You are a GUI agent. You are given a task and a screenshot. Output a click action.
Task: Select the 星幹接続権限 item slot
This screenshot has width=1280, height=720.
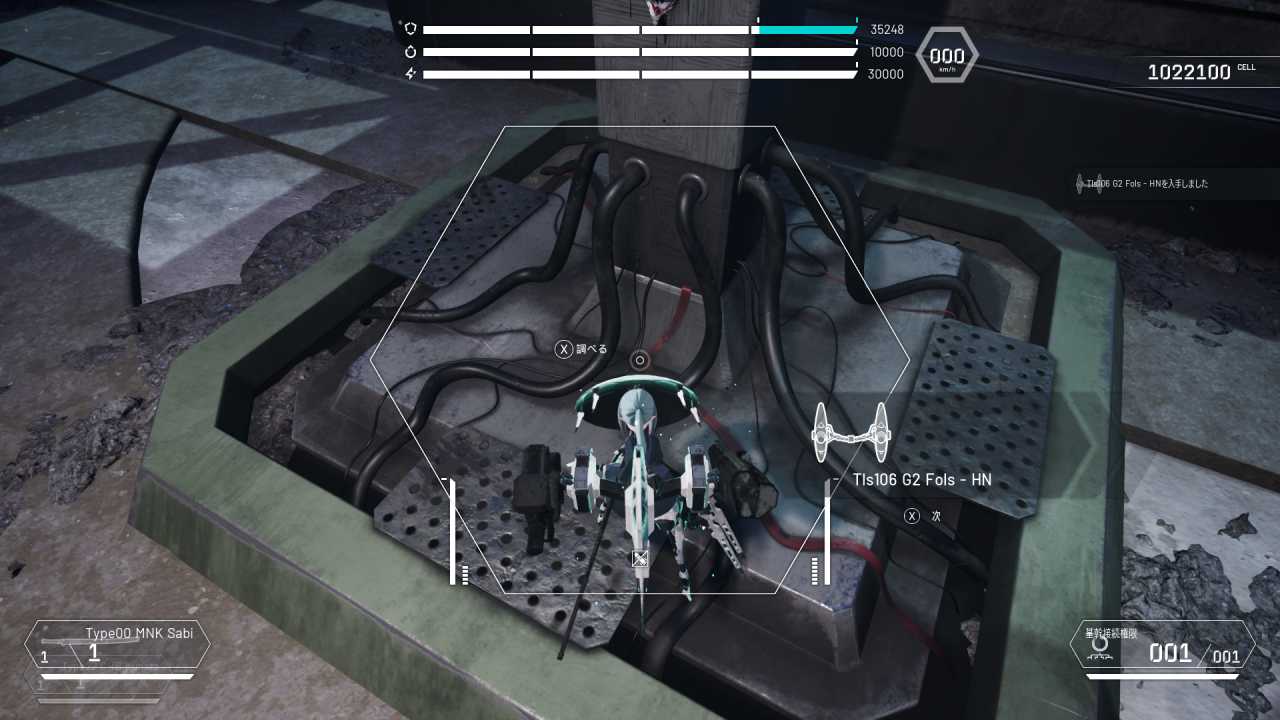pos(1162,645)
